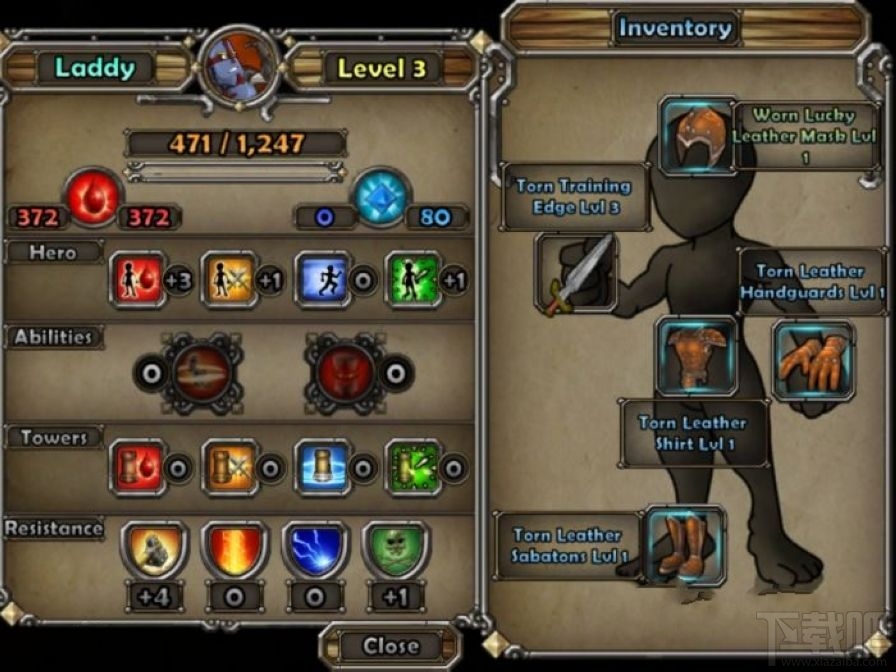Click the orange tower damage stat icon
This screenshot has height=672, width=896.
click(229, 467)
